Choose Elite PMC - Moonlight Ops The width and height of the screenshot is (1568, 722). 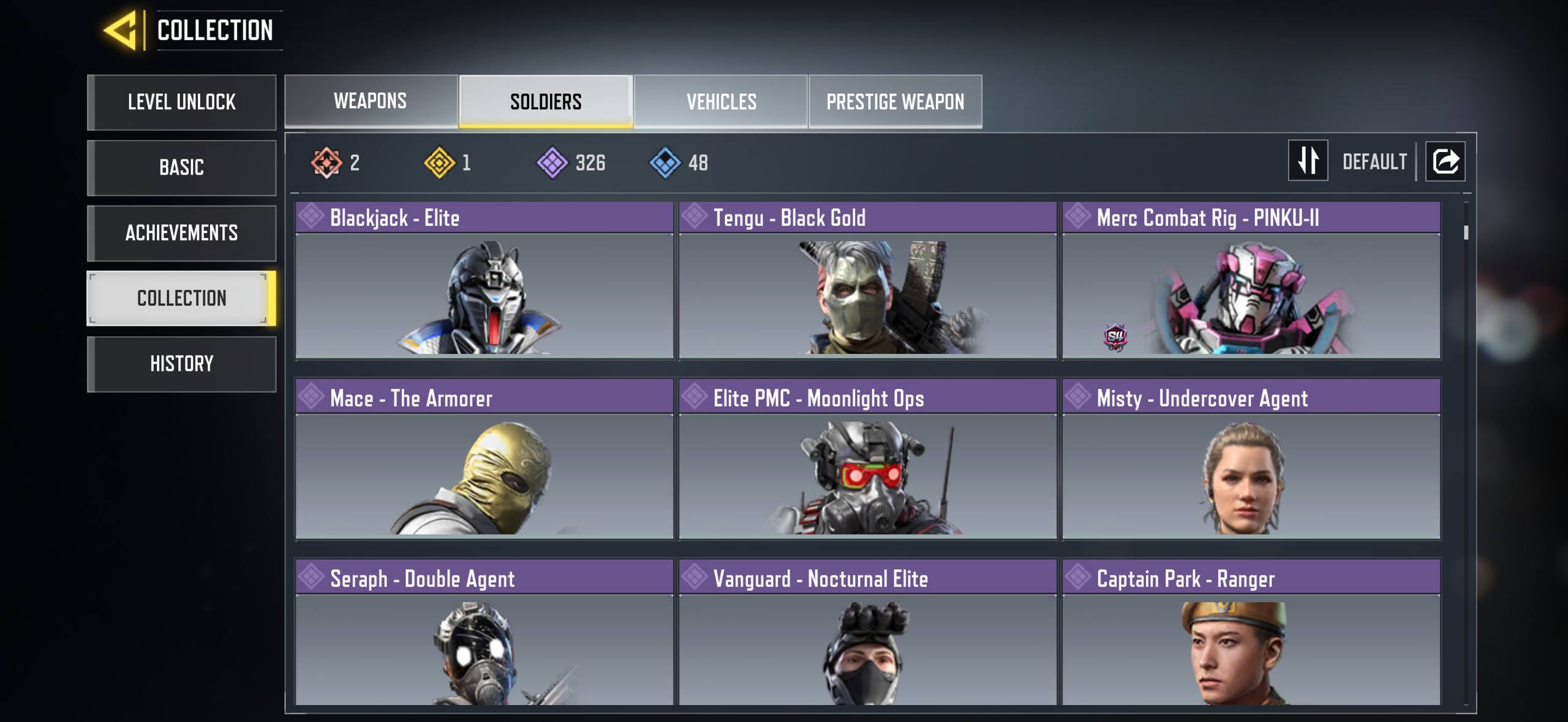click(x=867, y=460)
